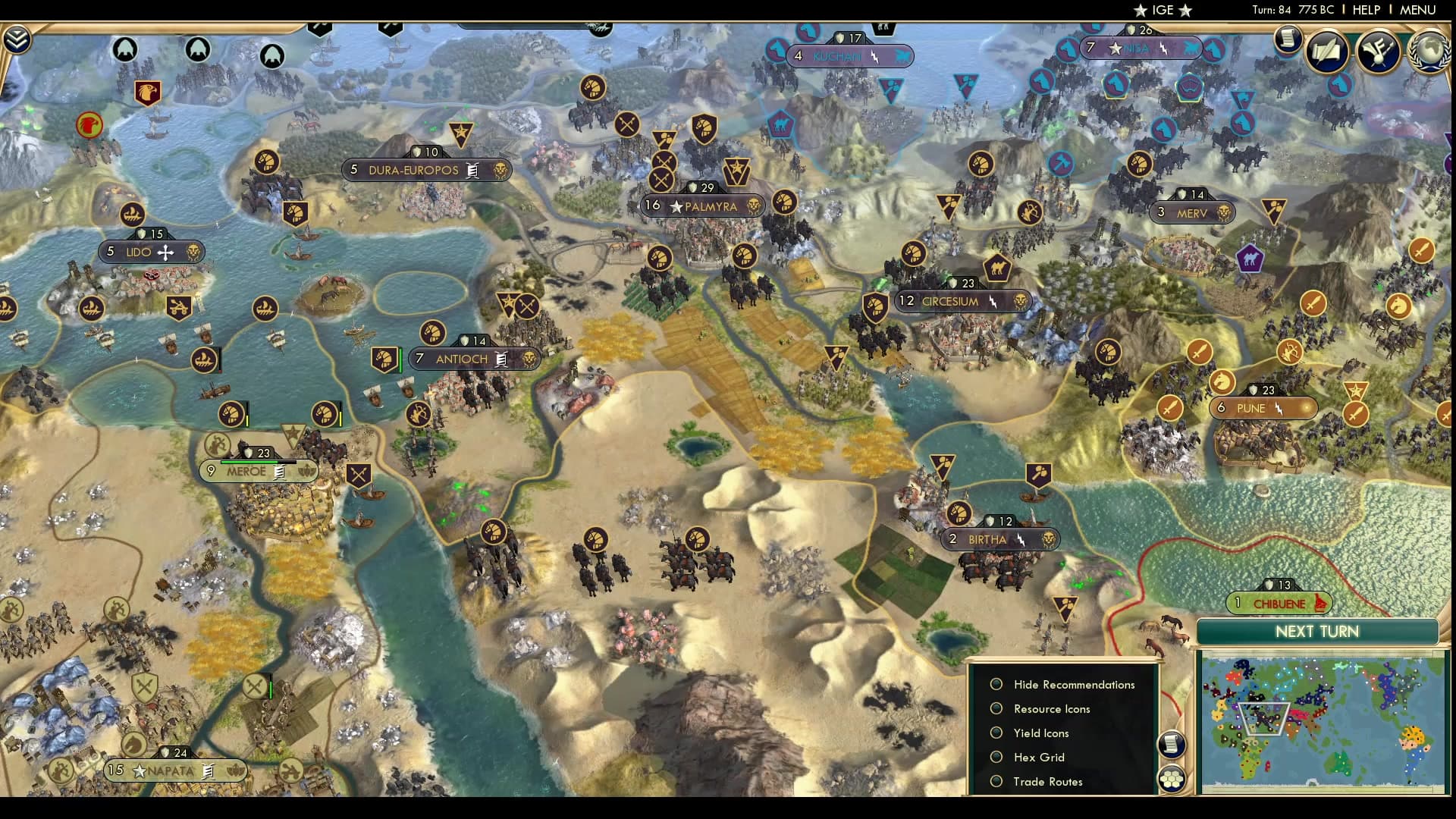Open the Culture overview music-note icon
Screen dimensions: 1456x819
coord(1376,52)
